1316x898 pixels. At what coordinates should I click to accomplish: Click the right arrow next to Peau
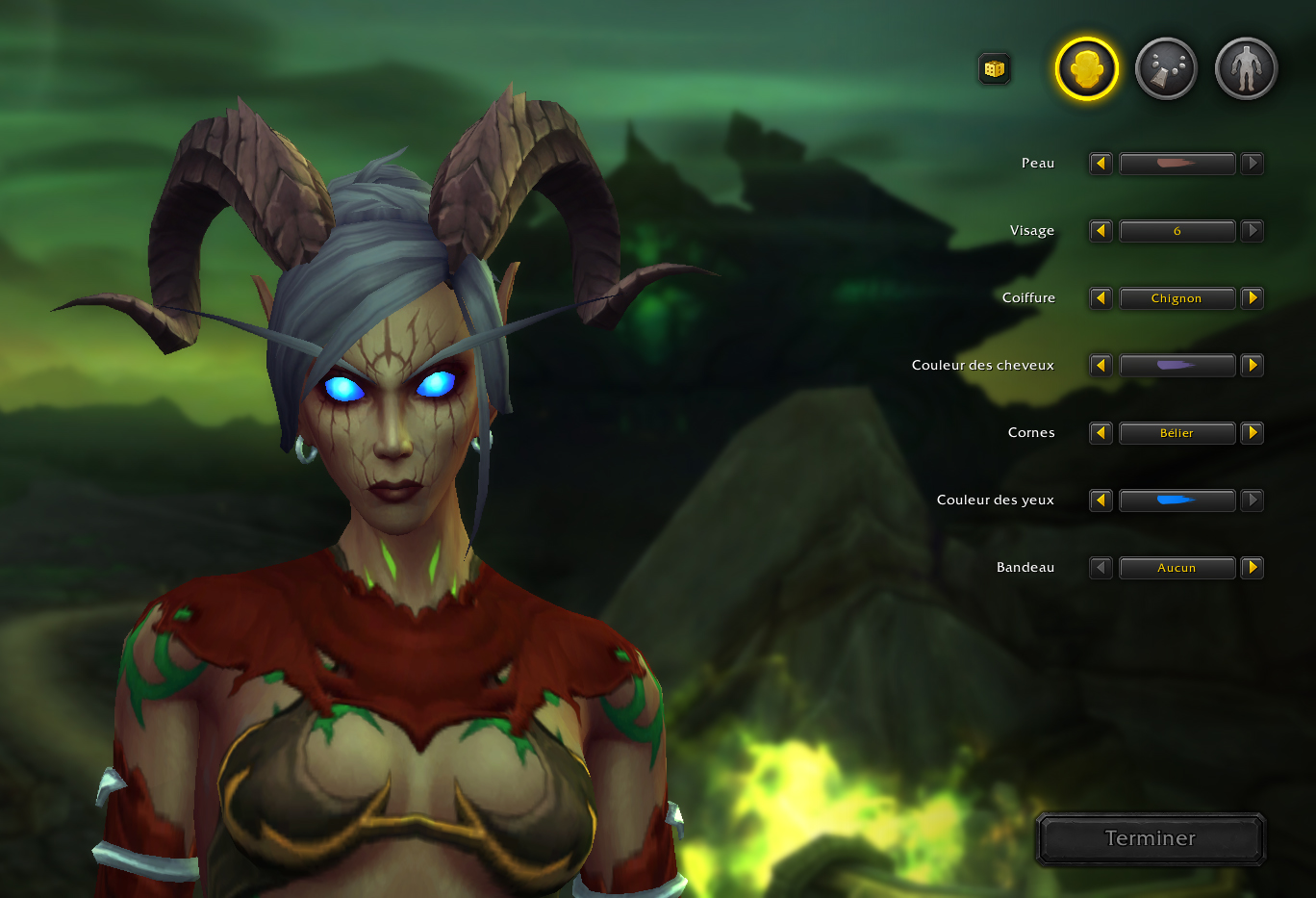(x=1252, y=163)
